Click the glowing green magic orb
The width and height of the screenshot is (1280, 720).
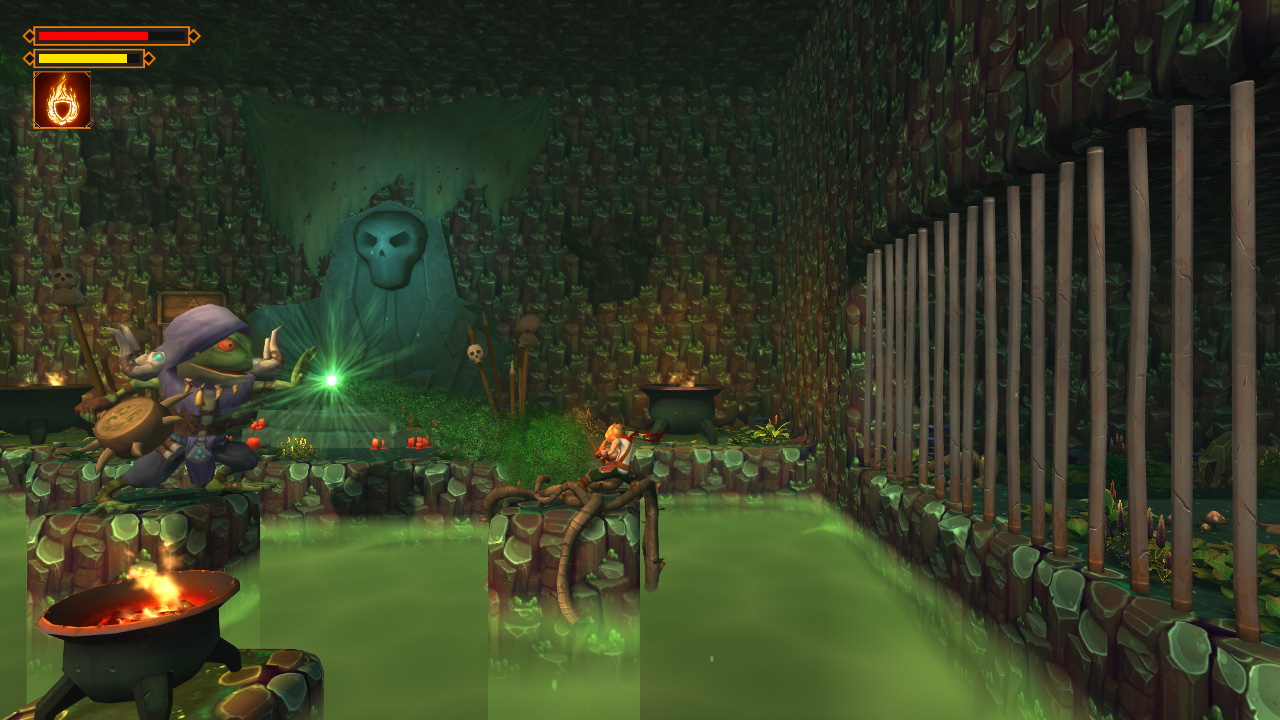point(330,380)
